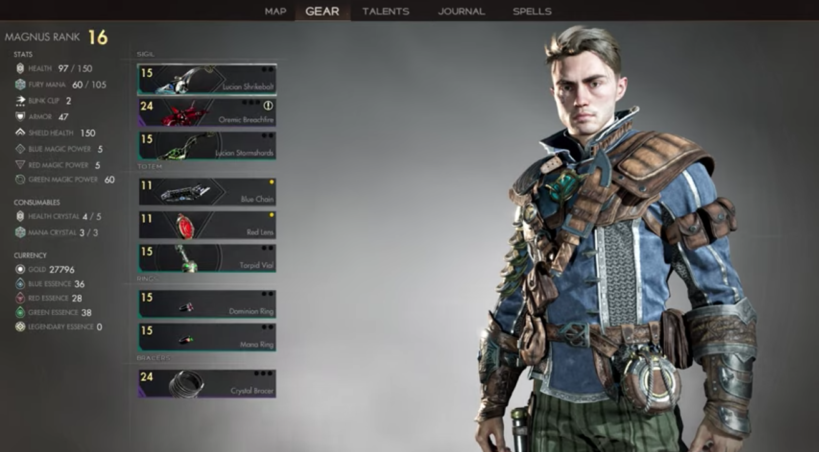
Task: Select the Gear tab
Action: pos(322,11)
